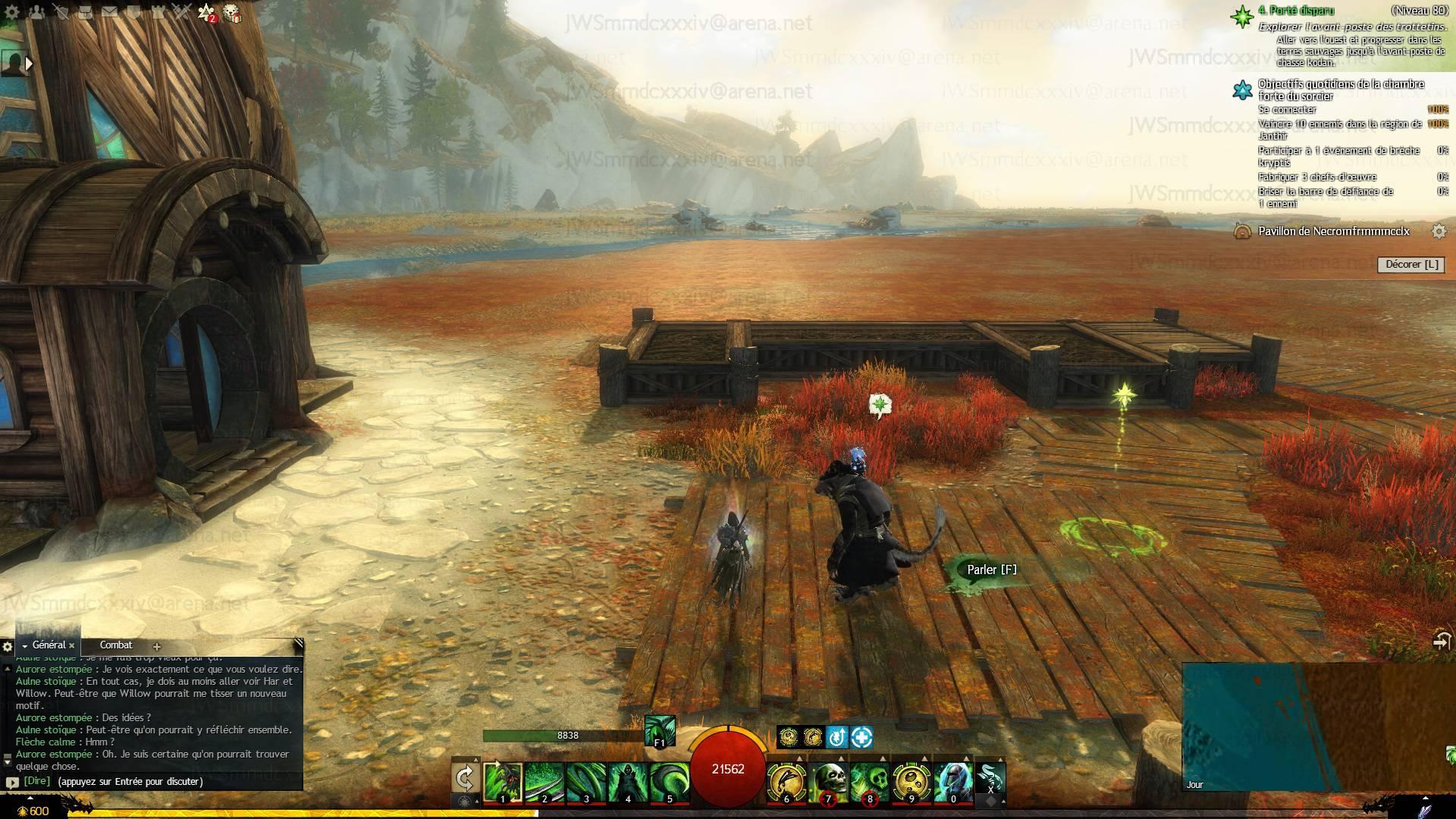Image resolution: width=1456 pixels, height=819 pixels.
Task: Activate the weapon swap button
Action: [464, 779]
